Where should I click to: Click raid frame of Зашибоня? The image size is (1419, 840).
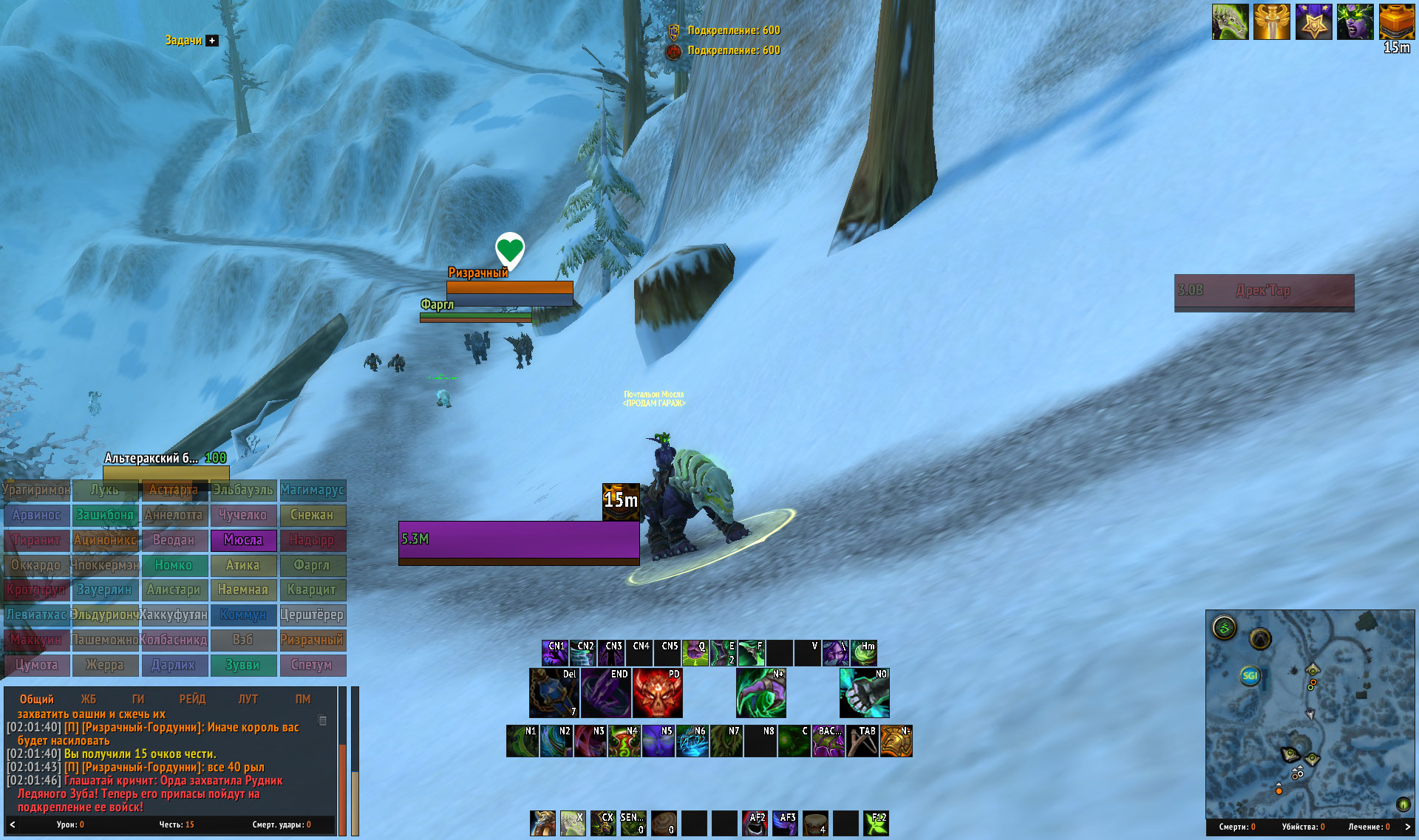tap(105, 515)
